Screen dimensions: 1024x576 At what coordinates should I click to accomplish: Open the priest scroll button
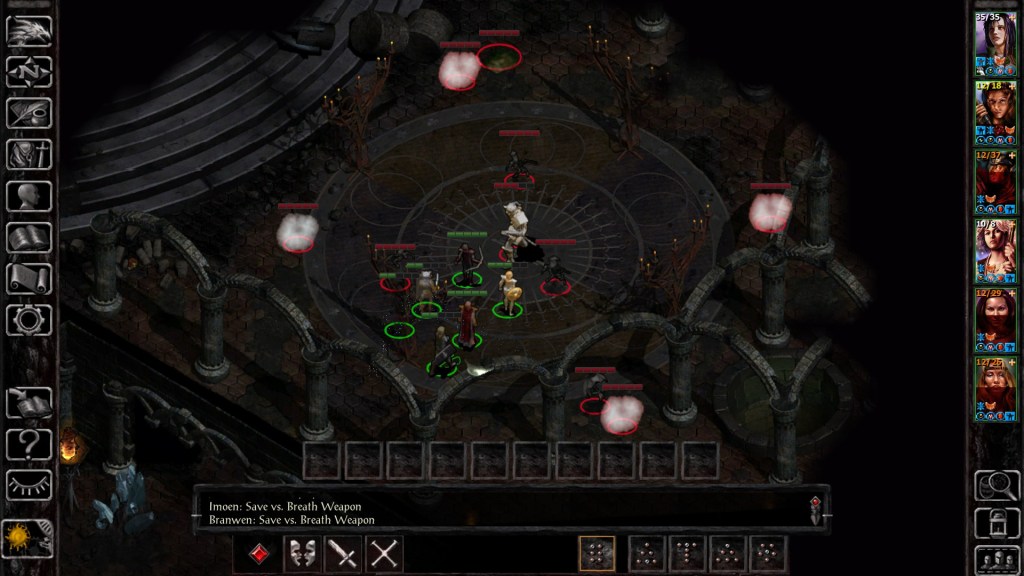tap(29, 278)
